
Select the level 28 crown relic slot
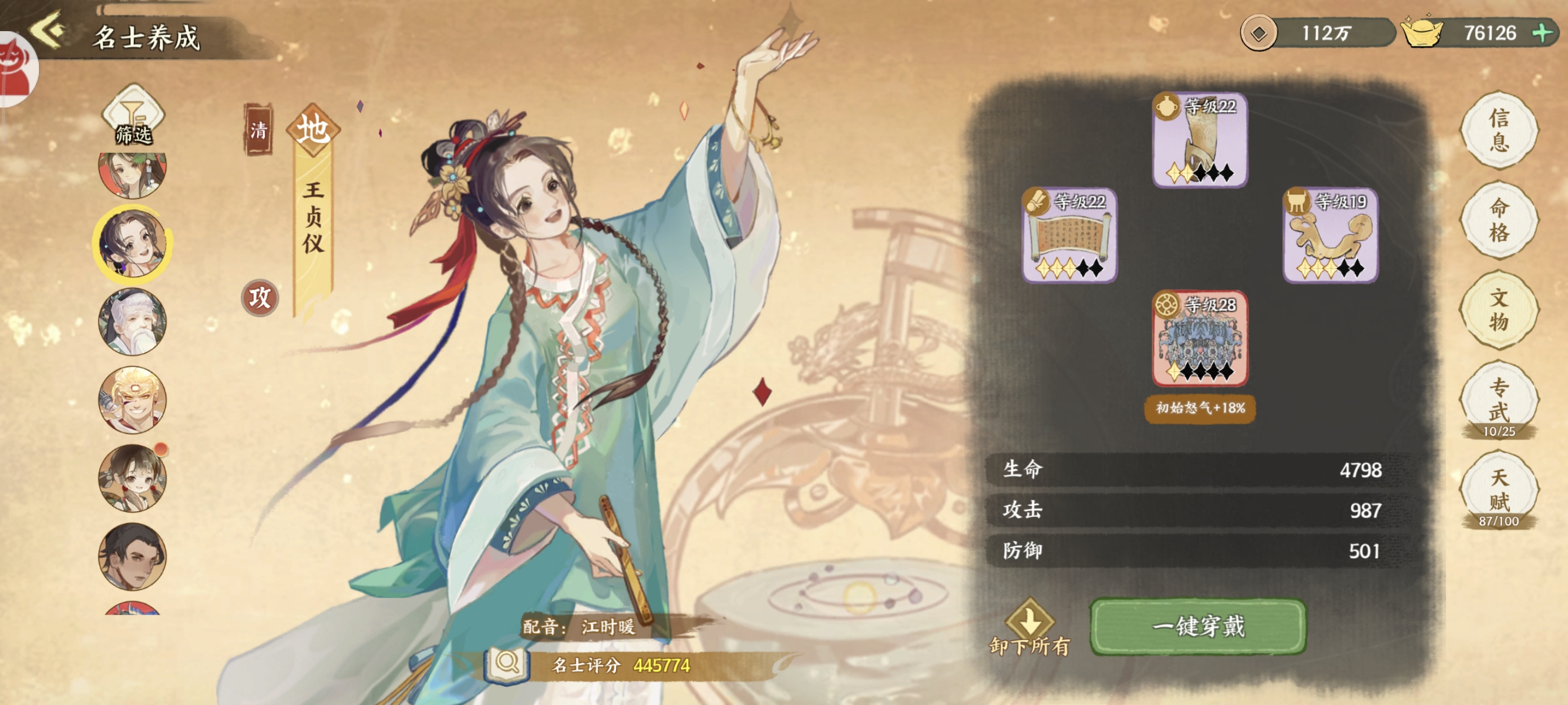[x=1200, y=338]
